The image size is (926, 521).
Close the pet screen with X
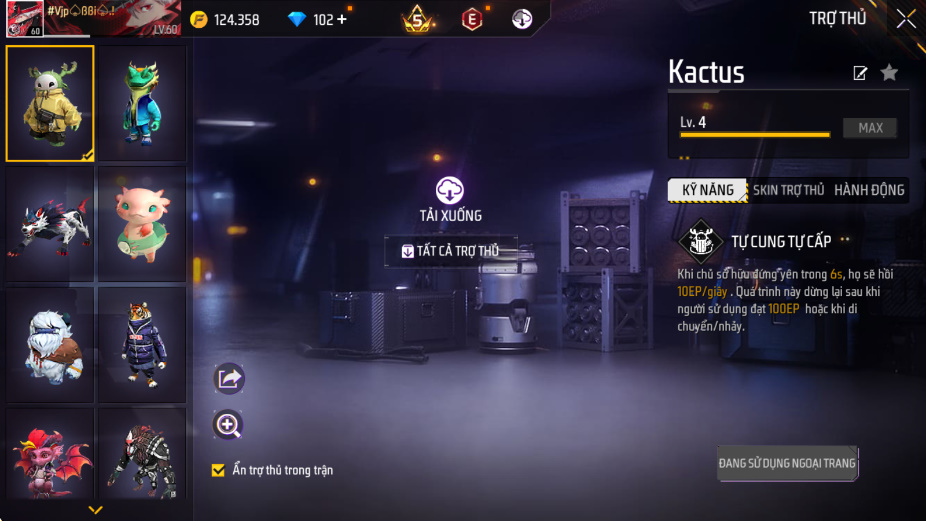[905, 19]
